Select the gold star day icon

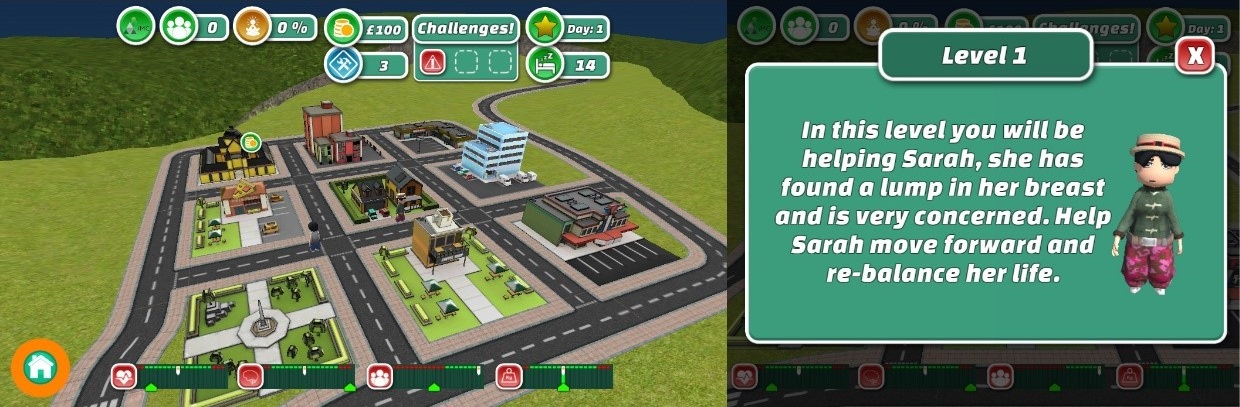click(545, 27)
